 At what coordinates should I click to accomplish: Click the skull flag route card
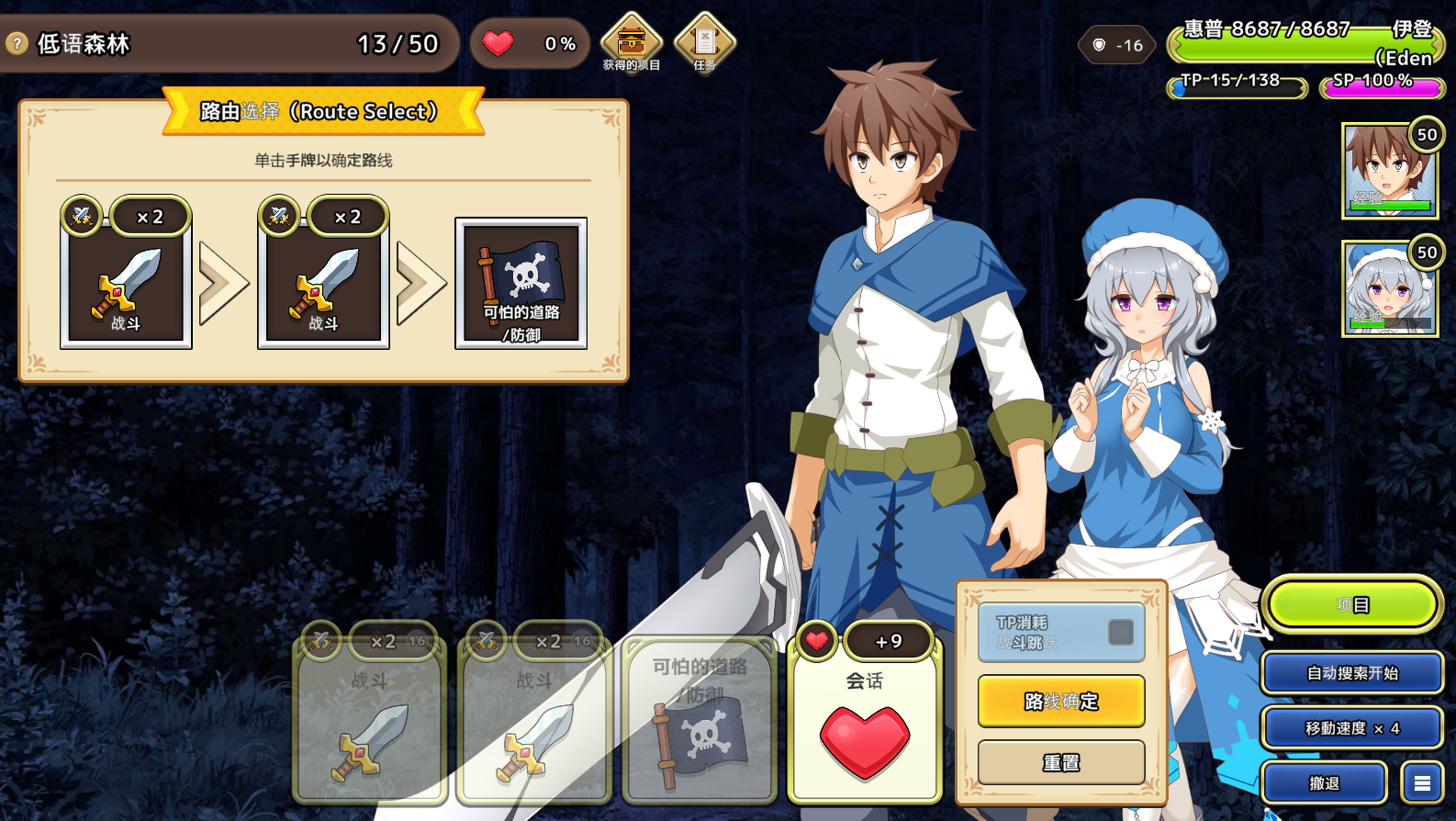point(521,283)
